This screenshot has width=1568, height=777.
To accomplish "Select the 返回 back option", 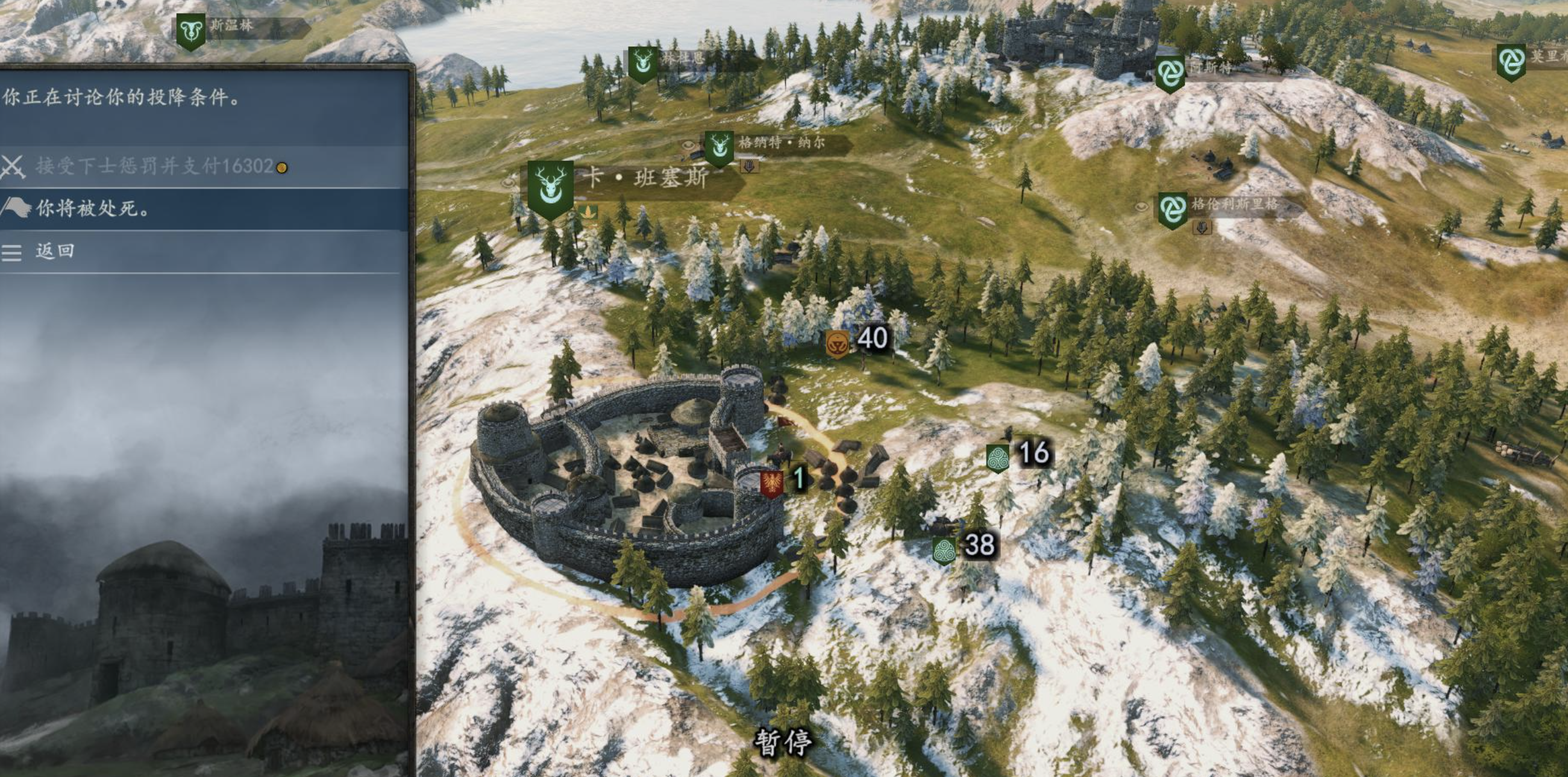I will point(55,251).
